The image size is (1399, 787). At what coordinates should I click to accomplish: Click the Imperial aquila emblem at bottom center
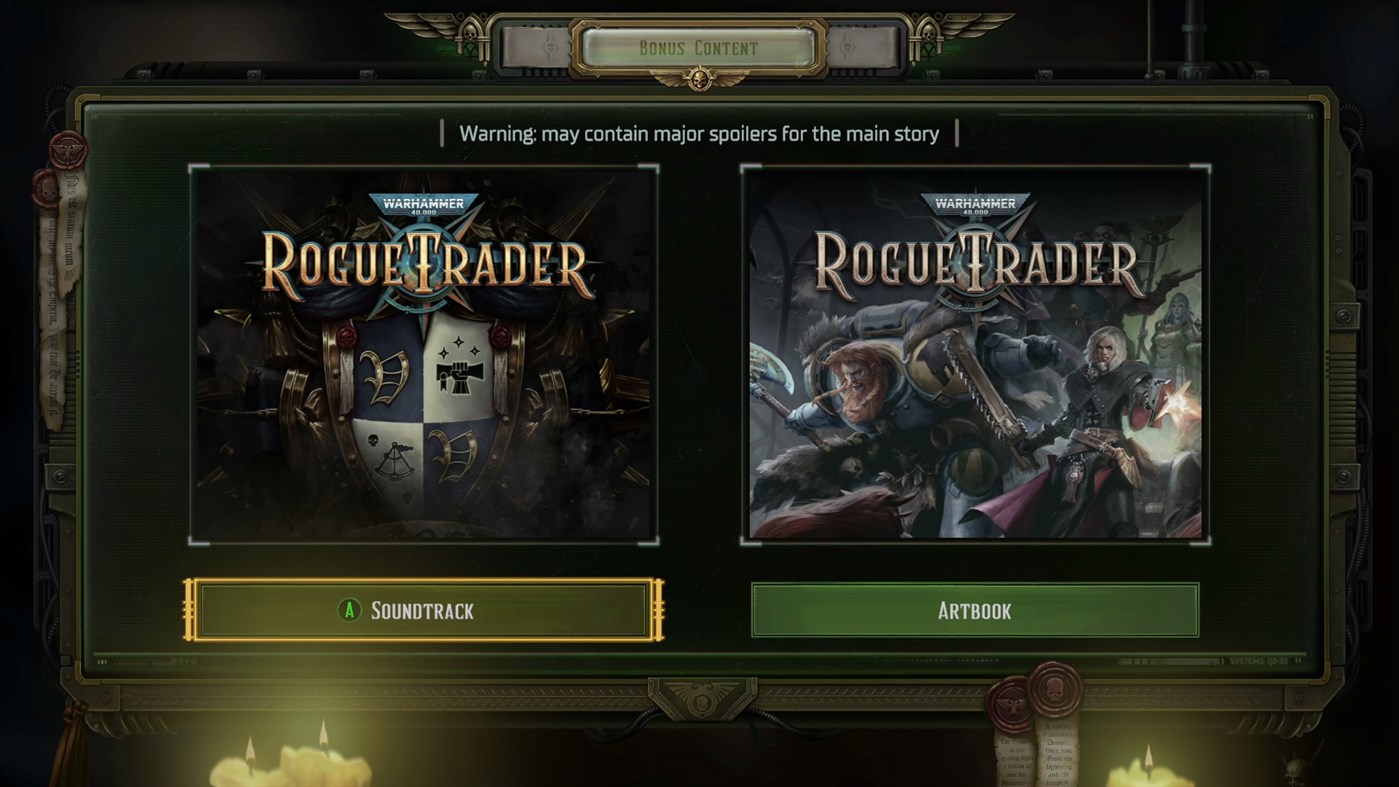coord(701,698)
